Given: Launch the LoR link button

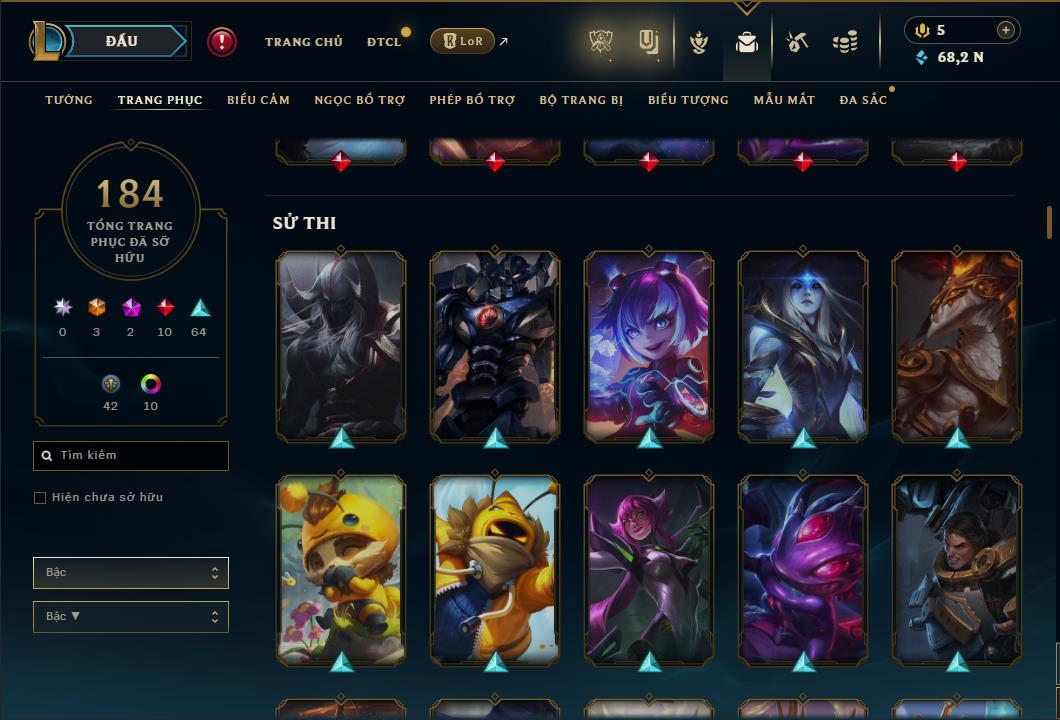Looking at the screenshot, I should [x=462, y=41].
